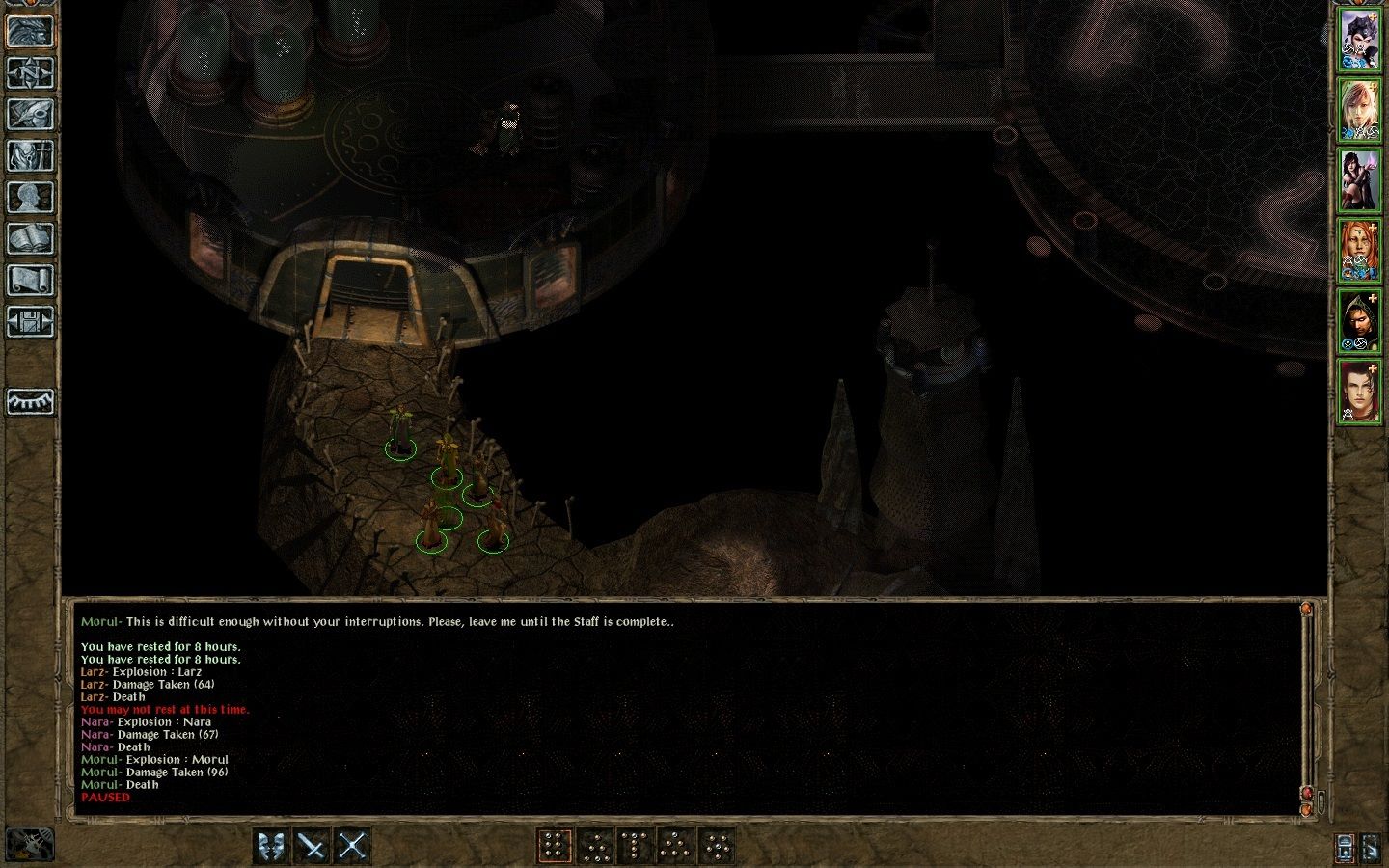
Task: Select the dark-haired woman in purple portrait
Action: click(x=1359, y=180)
